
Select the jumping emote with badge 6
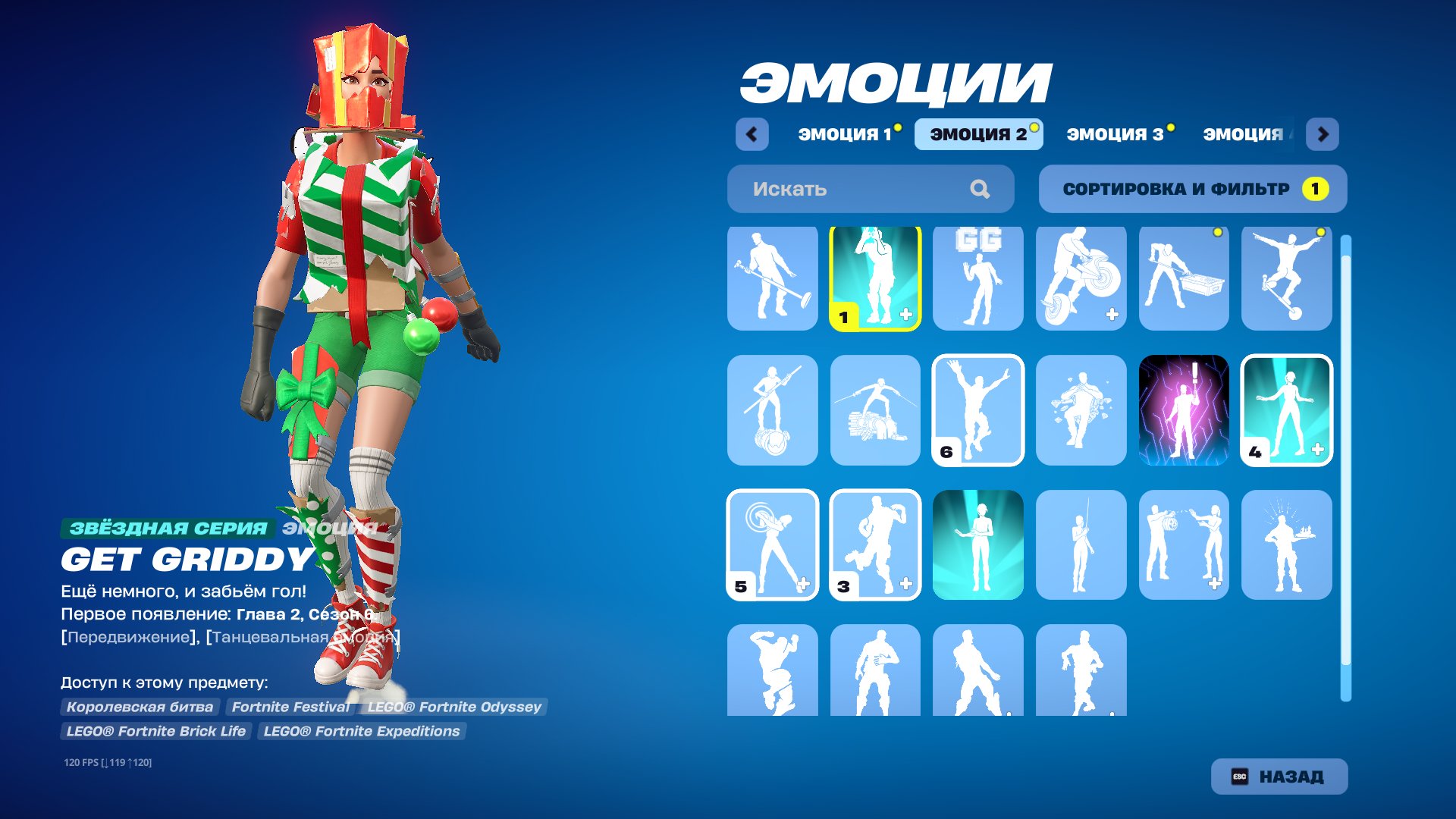point(978,409)
